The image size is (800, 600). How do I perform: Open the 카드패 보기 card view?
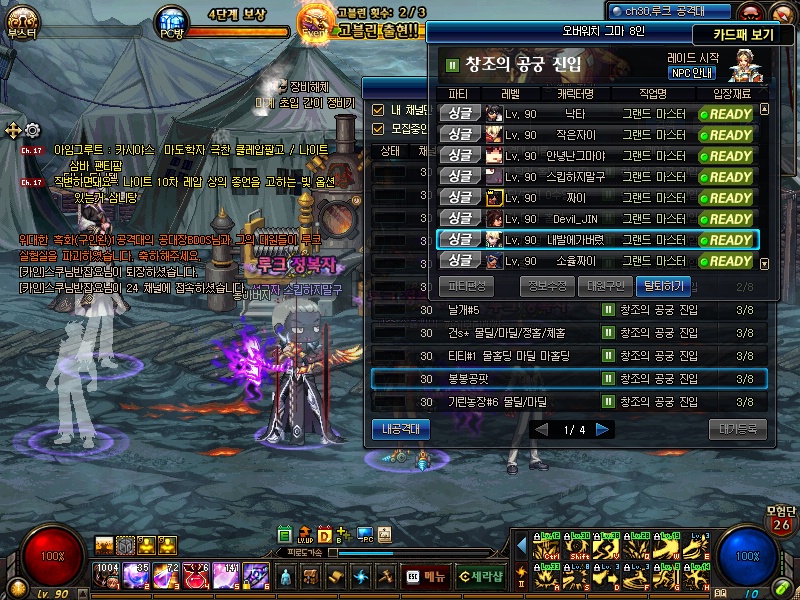[757, 33]
